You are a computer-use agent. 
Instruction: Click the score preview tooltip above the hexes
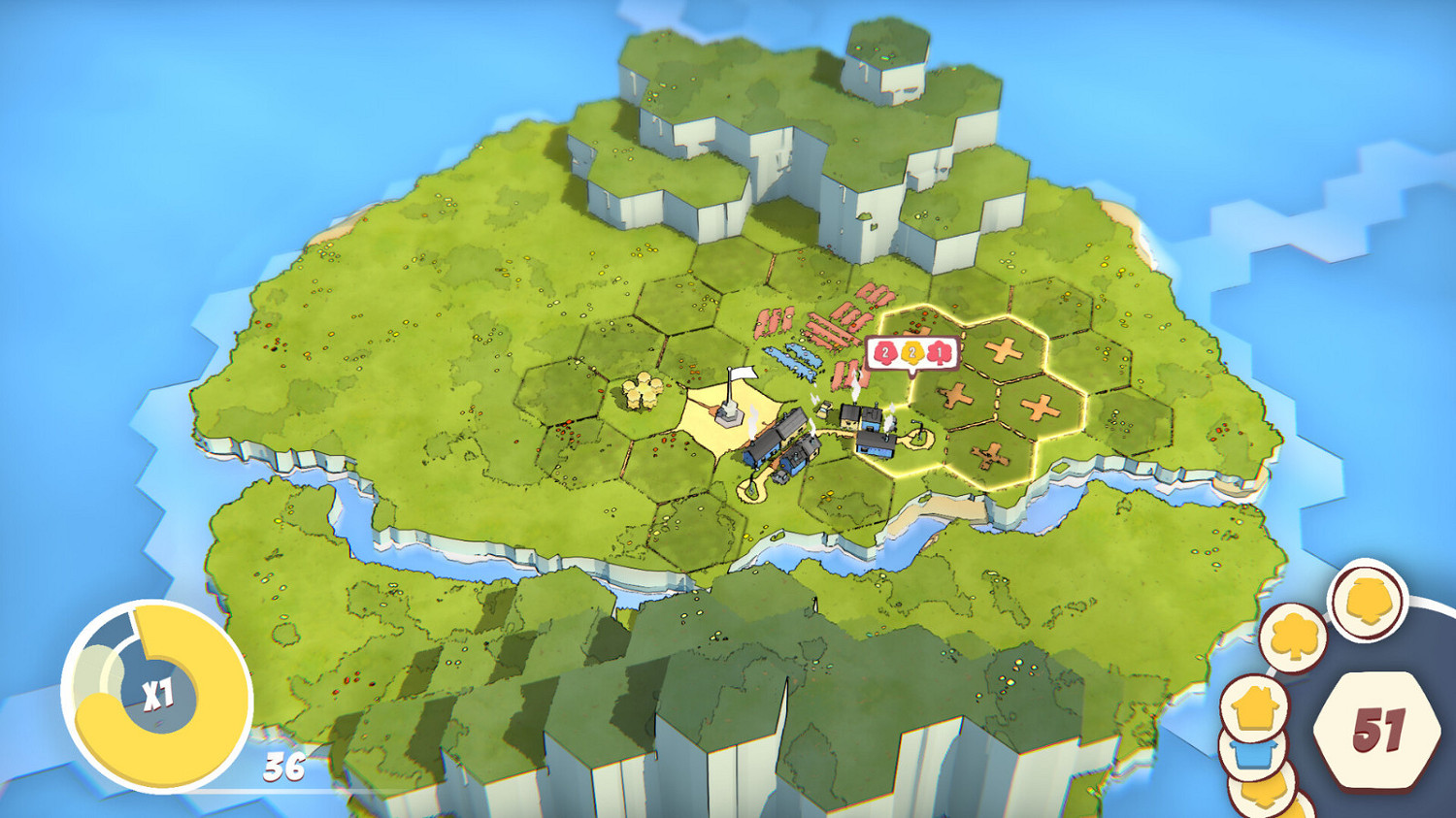(910, 351)
